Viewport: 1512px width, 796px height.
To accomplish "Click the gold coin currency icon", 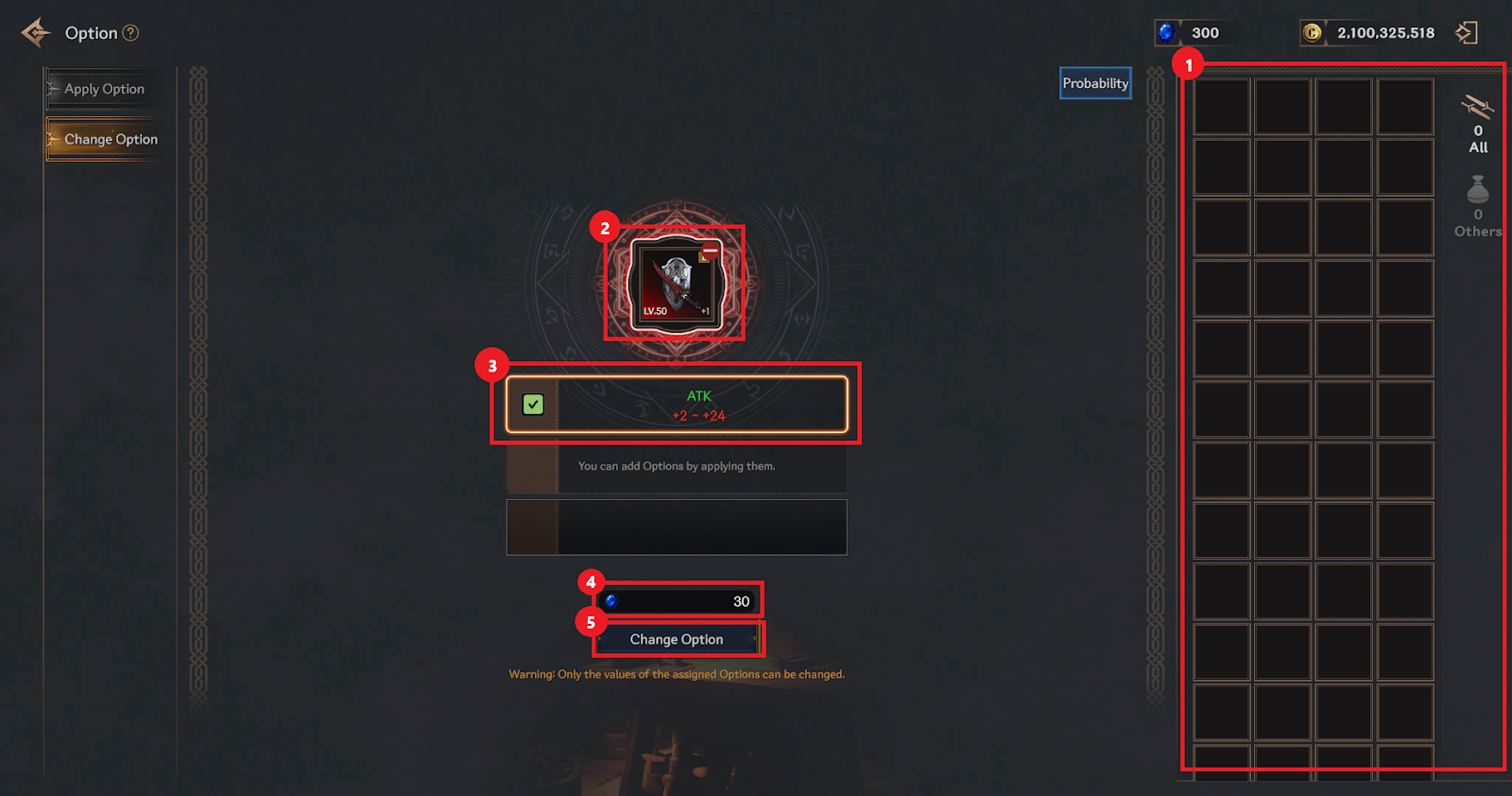I will (1313, 33).
